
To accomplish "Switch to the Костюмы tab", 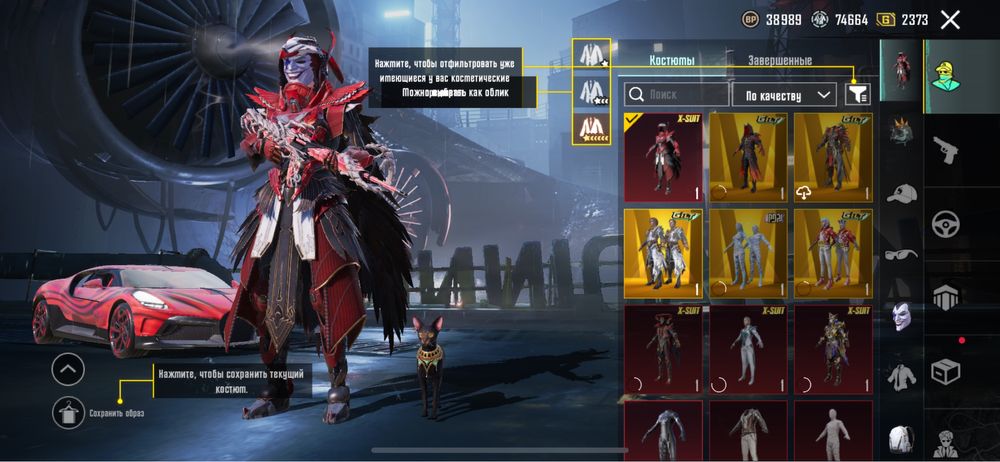I will point(672,61).
